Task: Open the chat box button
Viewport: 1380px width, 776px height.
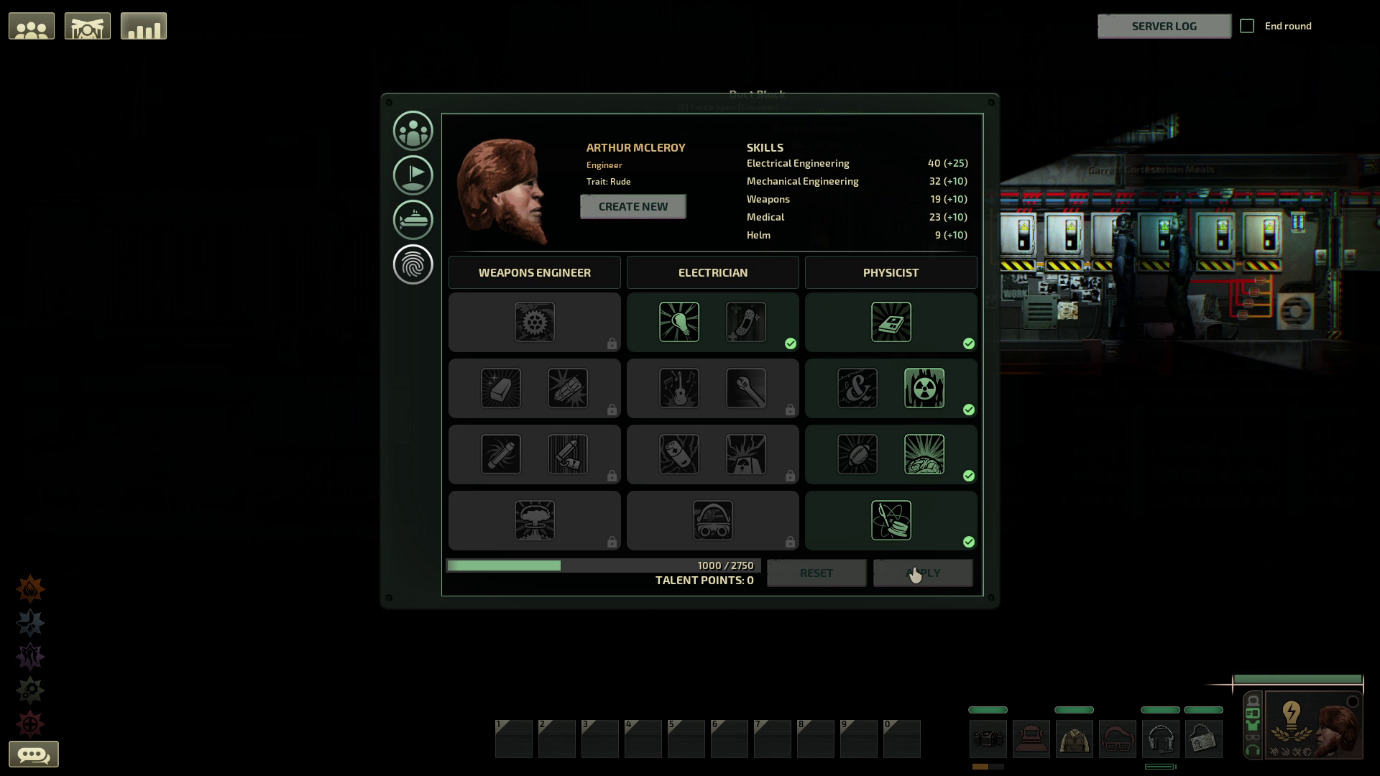Action: (x=33, y=754)
